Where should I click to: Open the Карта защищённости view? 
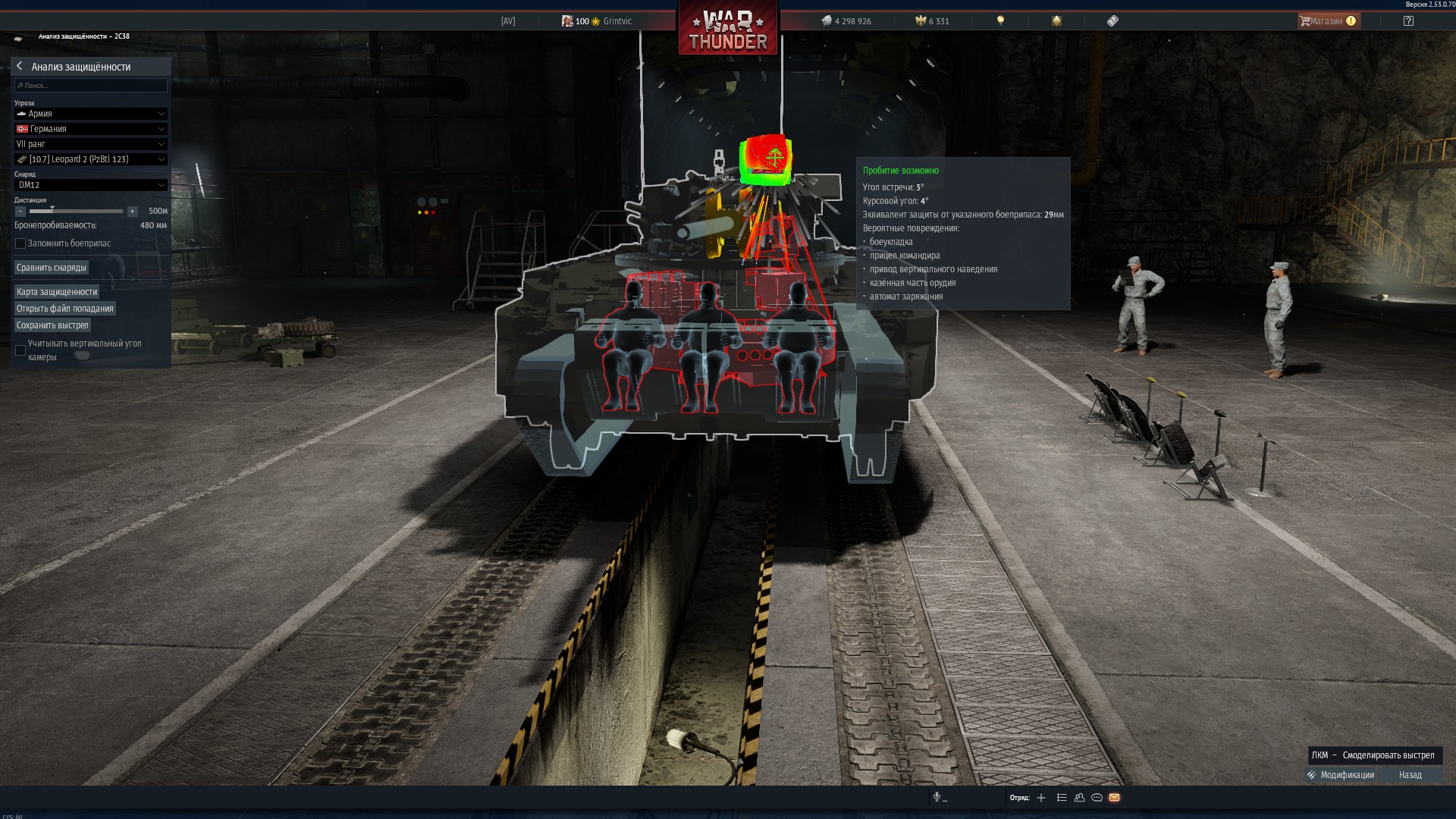57,292
